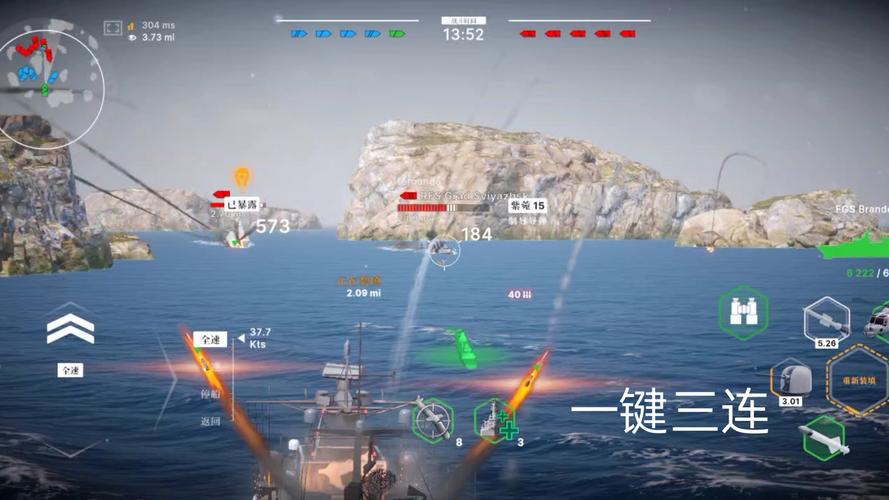Use the crosshair missile consumable with 8 left

(433, 419)
